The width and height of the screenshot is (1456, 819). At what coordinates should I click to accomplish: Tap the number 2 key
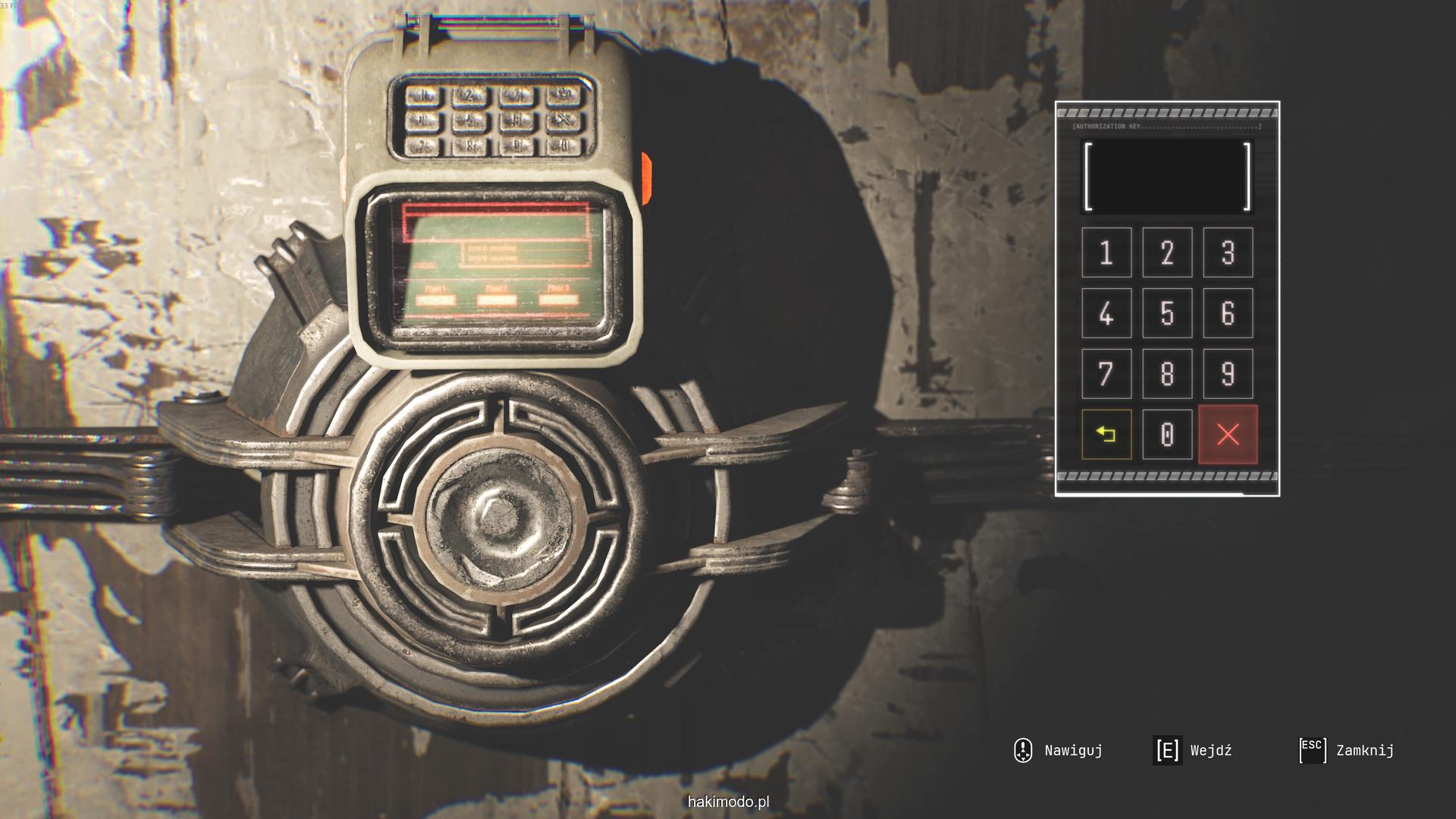(1167, 253)
